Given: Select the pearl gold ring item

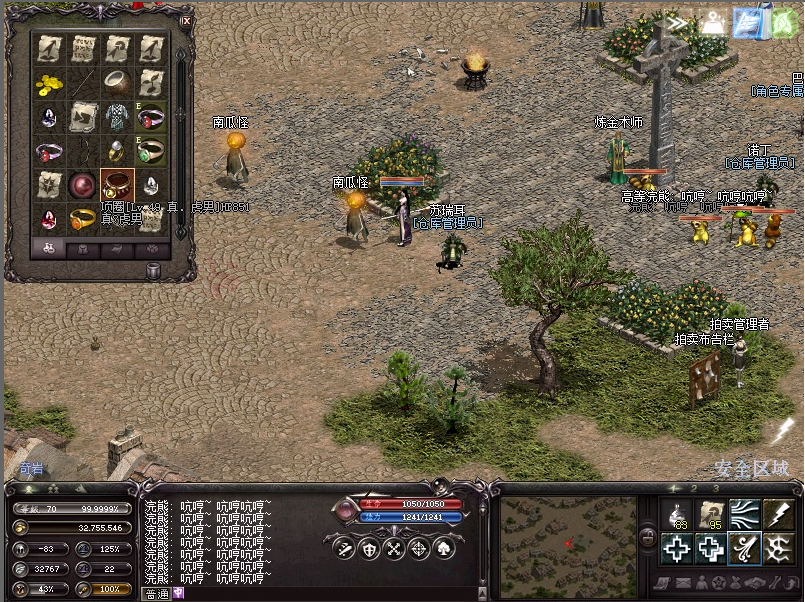Looking at the screenshot, I should [x=117, y=151].
